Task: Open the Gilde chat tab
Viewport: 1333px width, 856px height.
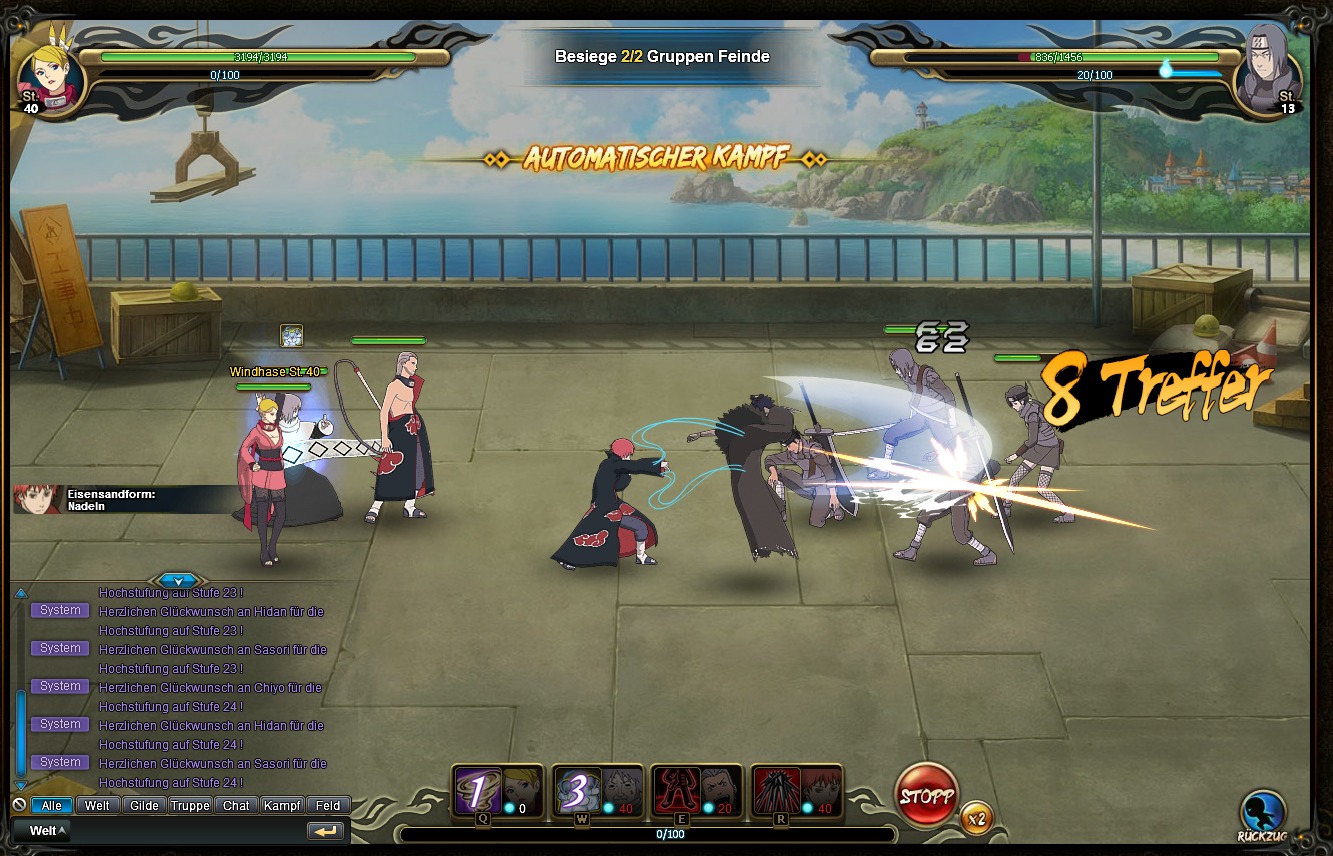Action: click(144, 805)
